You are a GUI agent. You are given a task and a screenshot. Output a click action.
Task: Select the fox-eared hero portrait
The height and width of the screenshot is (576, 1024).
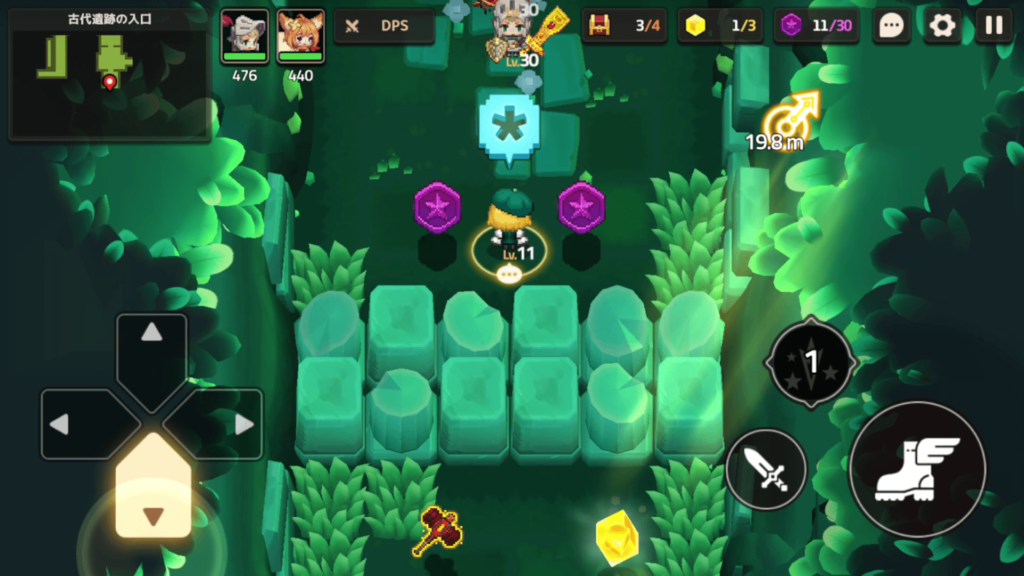coord(300,37)
